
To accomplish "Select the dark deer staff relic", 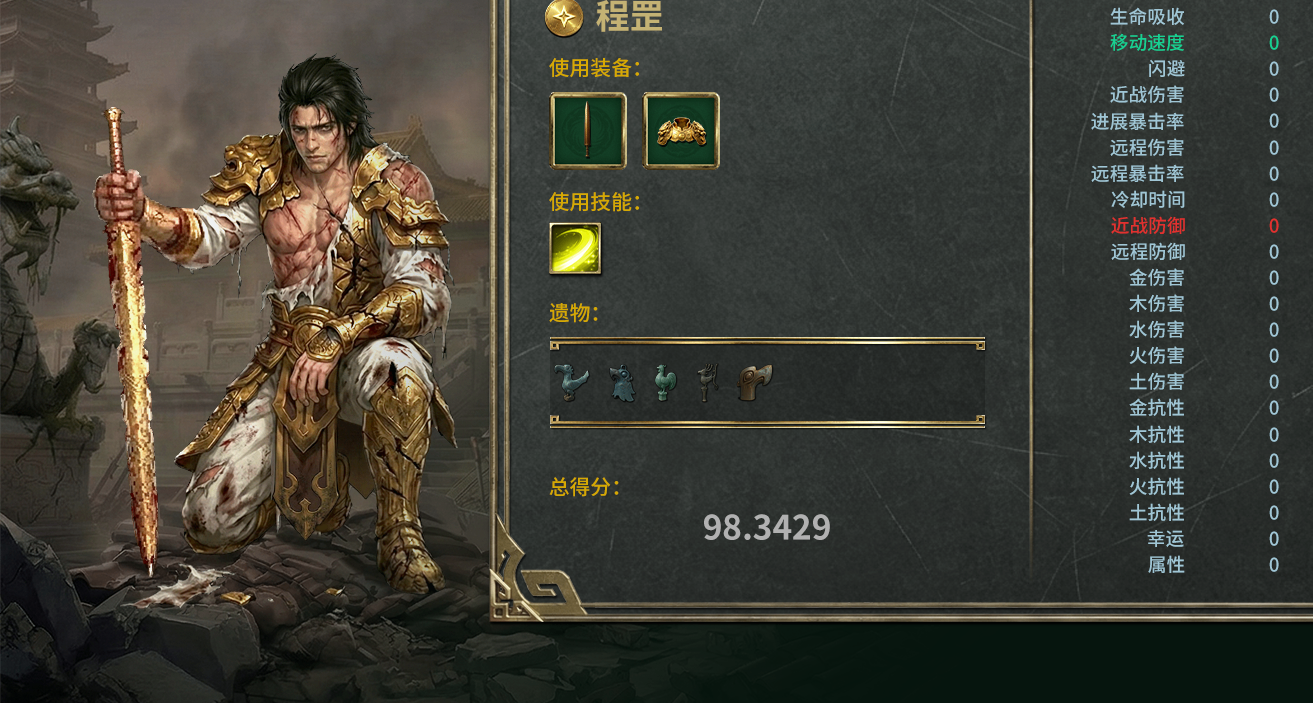I will pyautogui.click(x=707, y=382).
